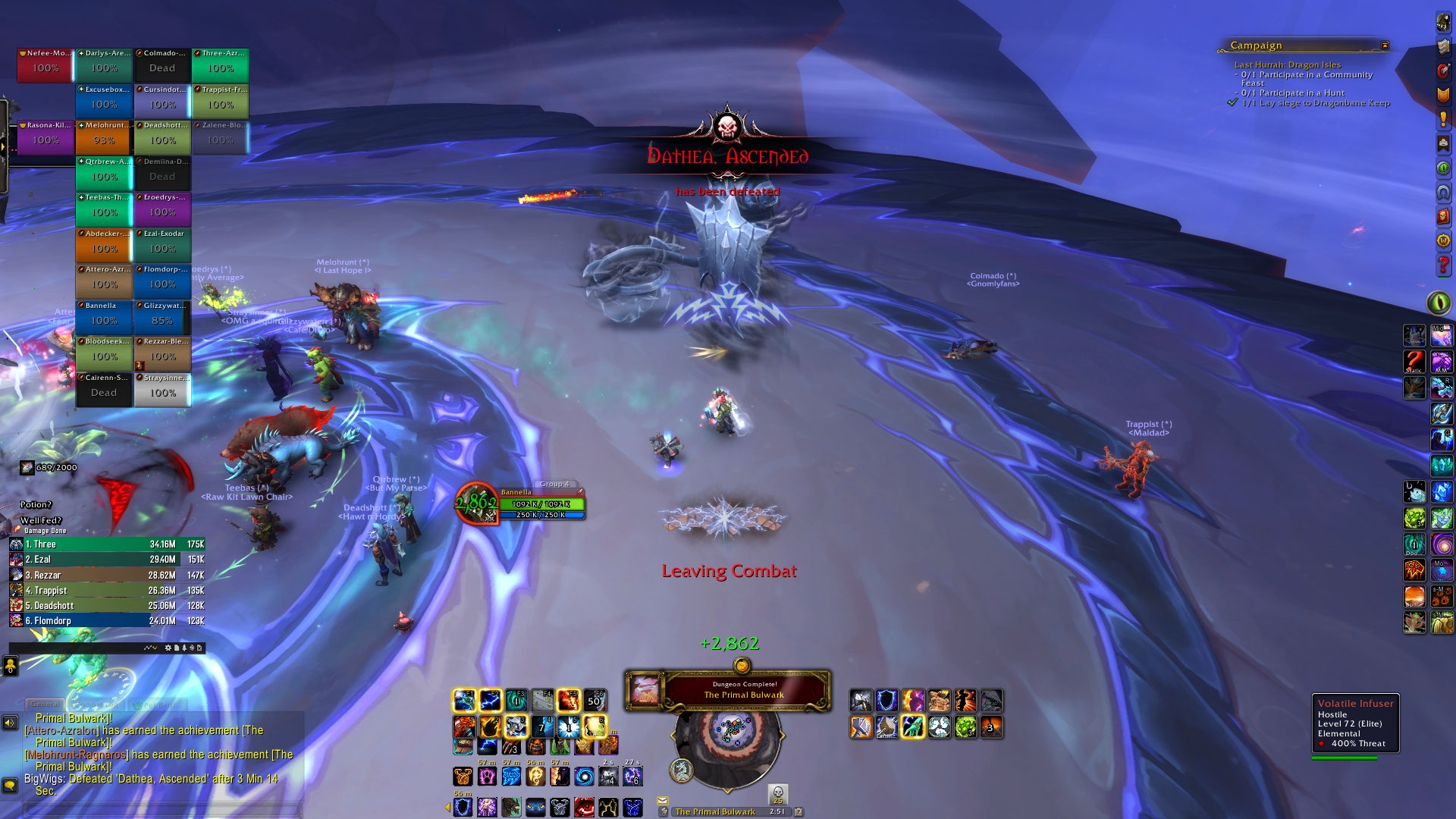Select Melohrunt's raid frame at 93%
Image resolution: width=1456 pixels, height=819 pixels.
104,136
